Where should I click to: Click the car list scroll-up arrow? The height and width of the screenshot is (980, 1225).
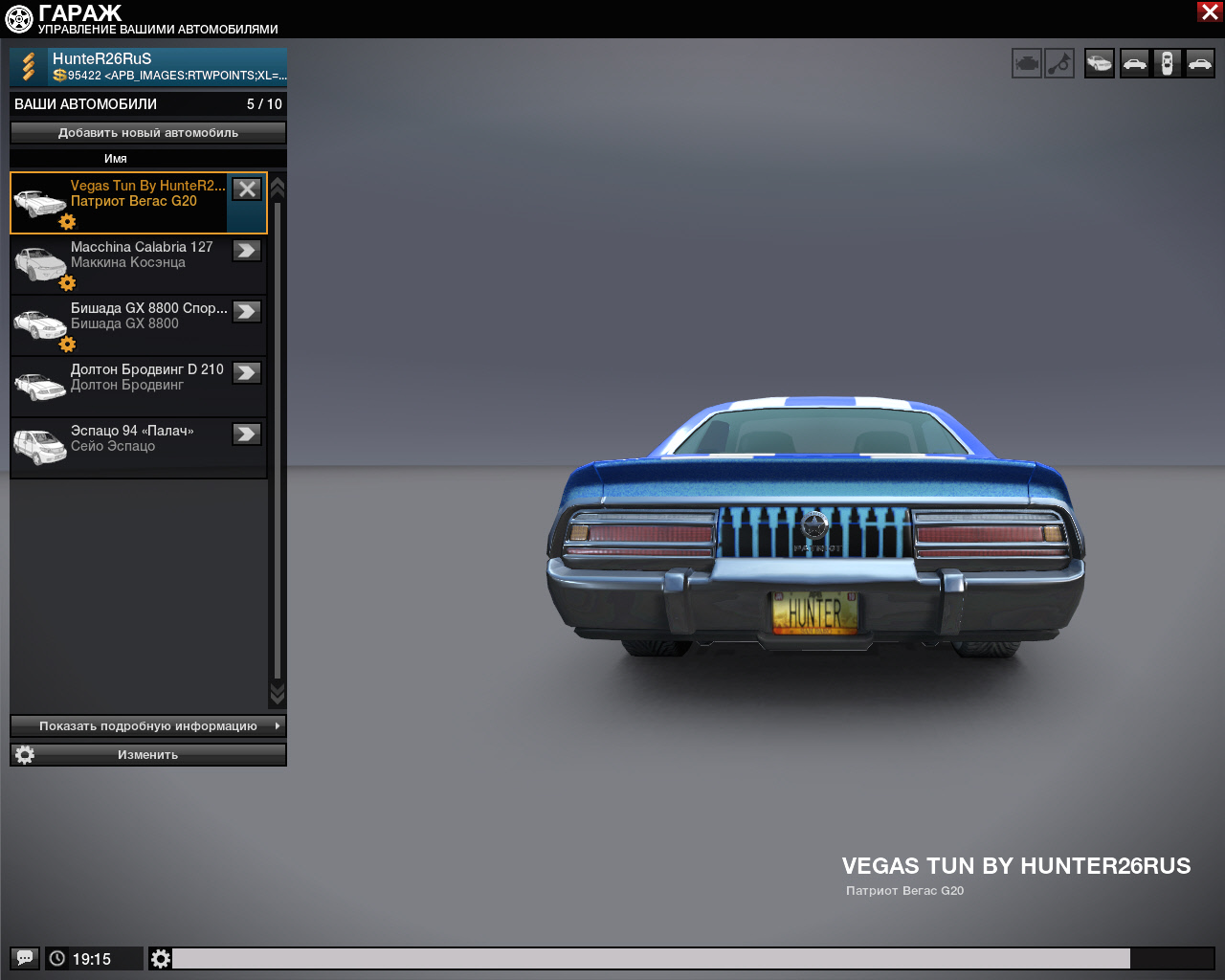(278, 187)
